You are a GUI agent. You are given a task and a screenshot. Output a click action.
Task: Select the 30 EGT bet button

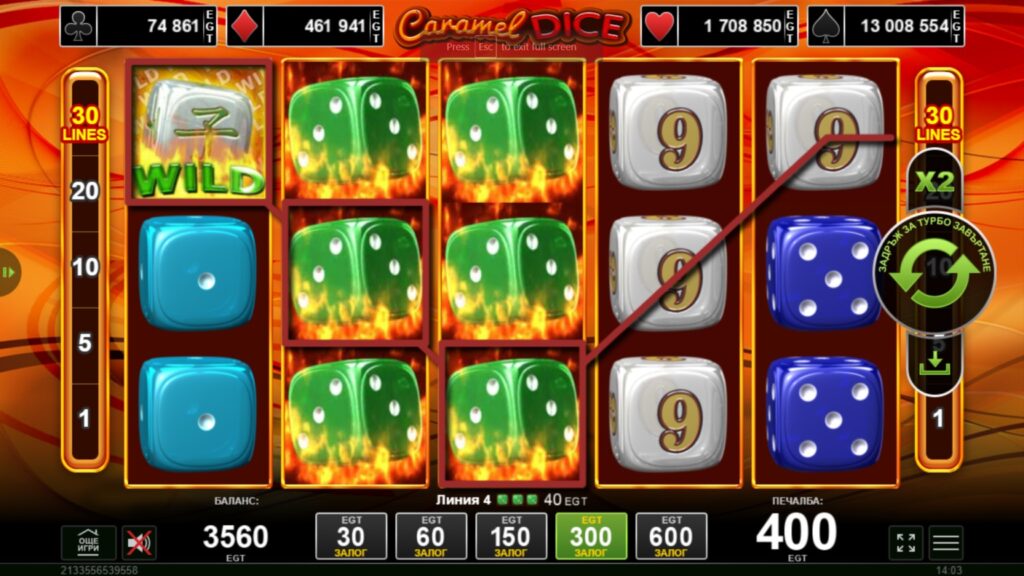click(x=351, y=537)
